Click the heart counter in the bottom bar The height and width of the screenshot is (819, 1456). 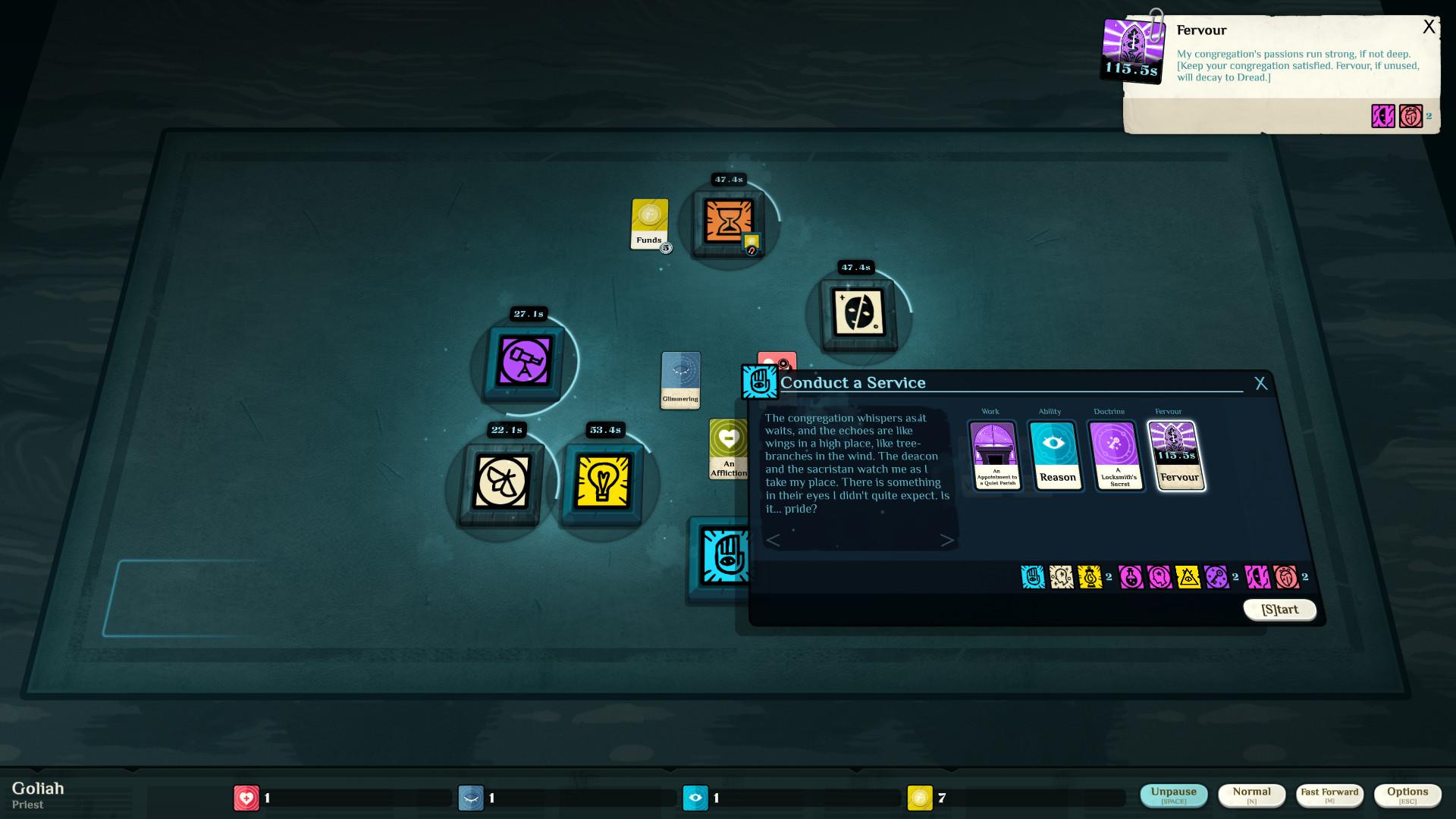(x=246, y=798)
